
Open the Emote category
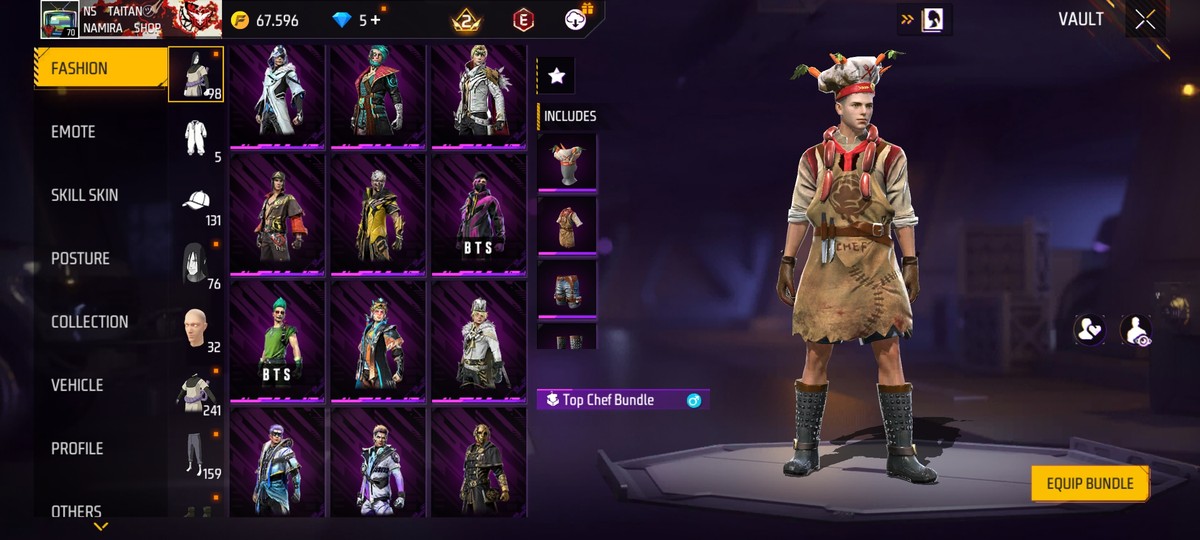74,132
